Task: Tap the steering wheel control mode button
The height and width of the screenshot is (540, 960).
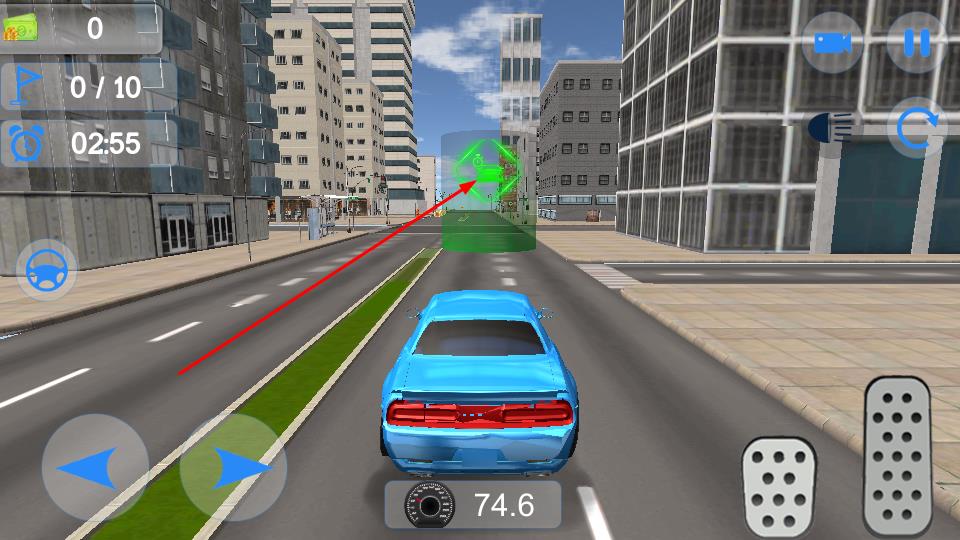Action: [x=47, y=269]
